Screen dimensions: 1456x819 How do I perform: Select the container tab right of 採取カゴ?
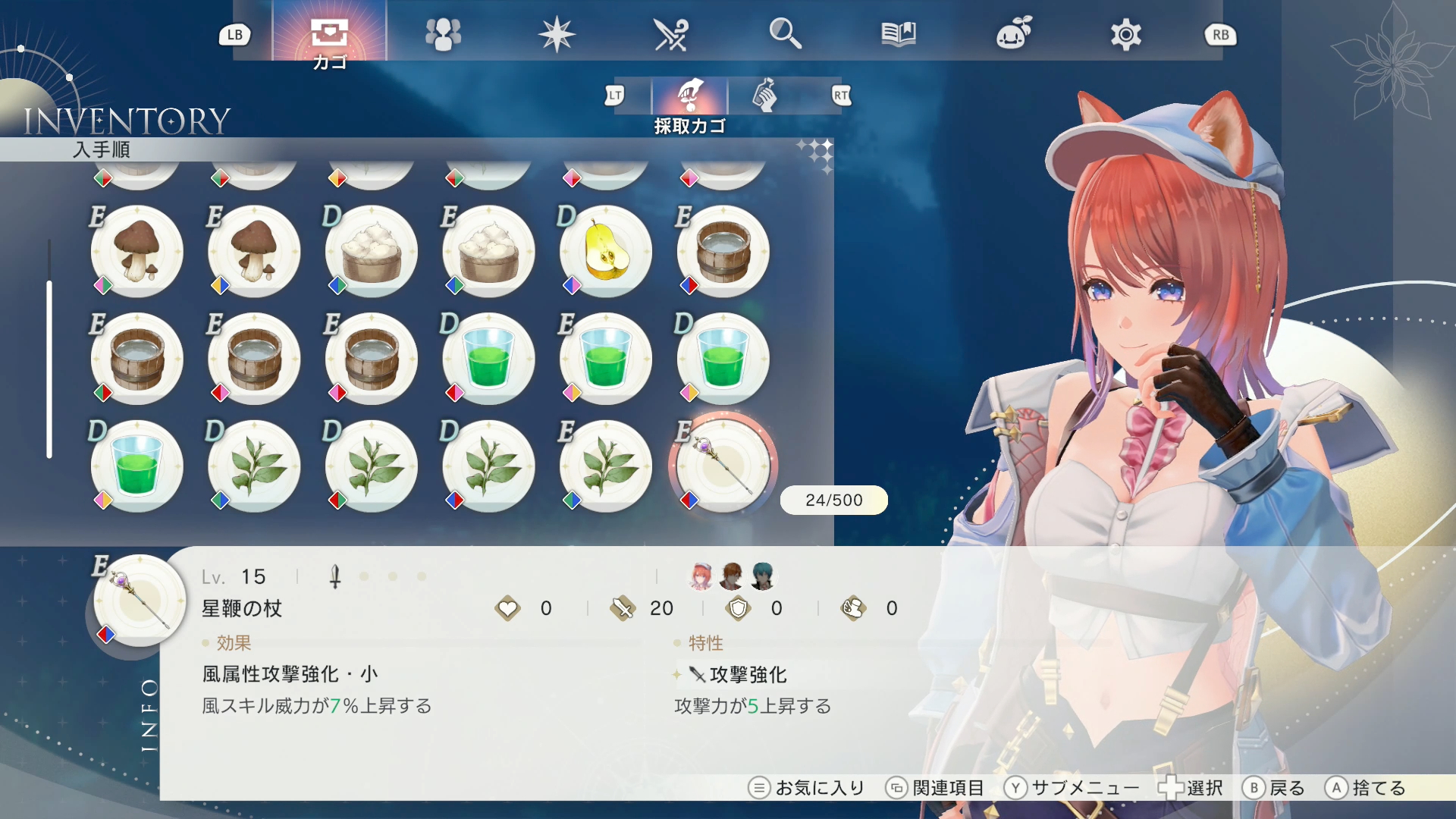coord(766,96)
